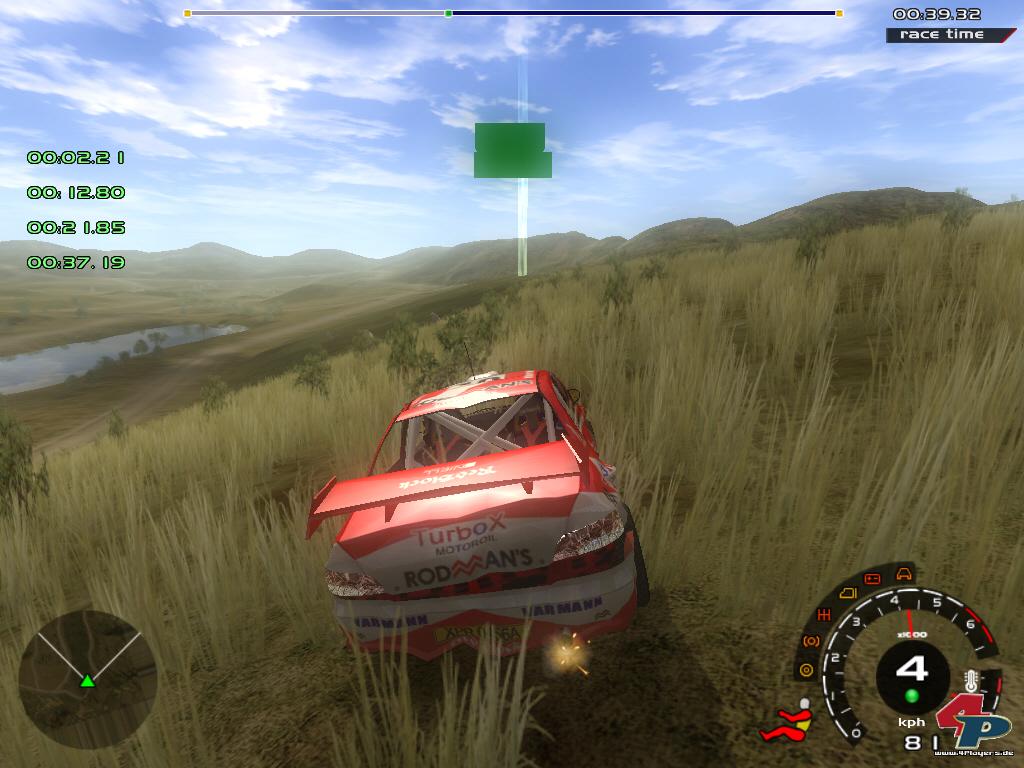1024x768 pixels.
Task: Click the green player arrow on minimap
Action: tap(87, 681)
